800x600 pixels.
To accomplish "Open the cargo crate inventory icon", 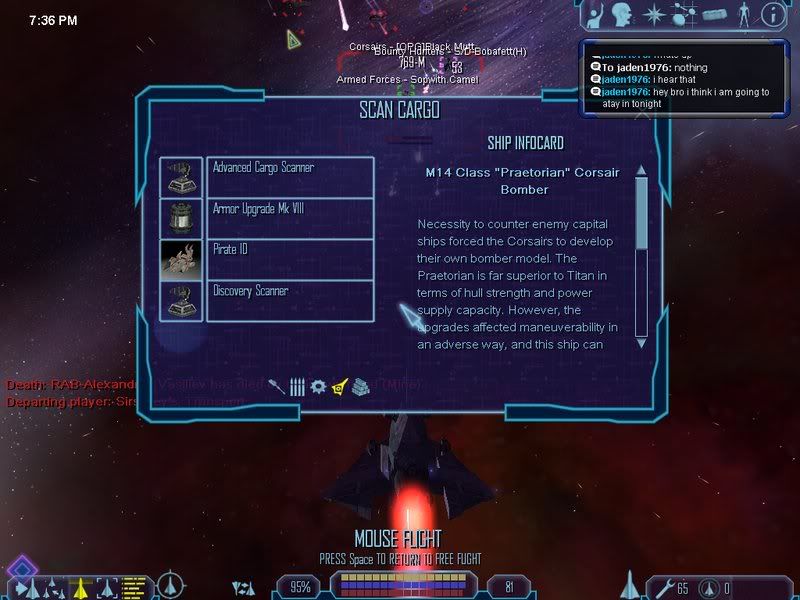I will [713, 15].
